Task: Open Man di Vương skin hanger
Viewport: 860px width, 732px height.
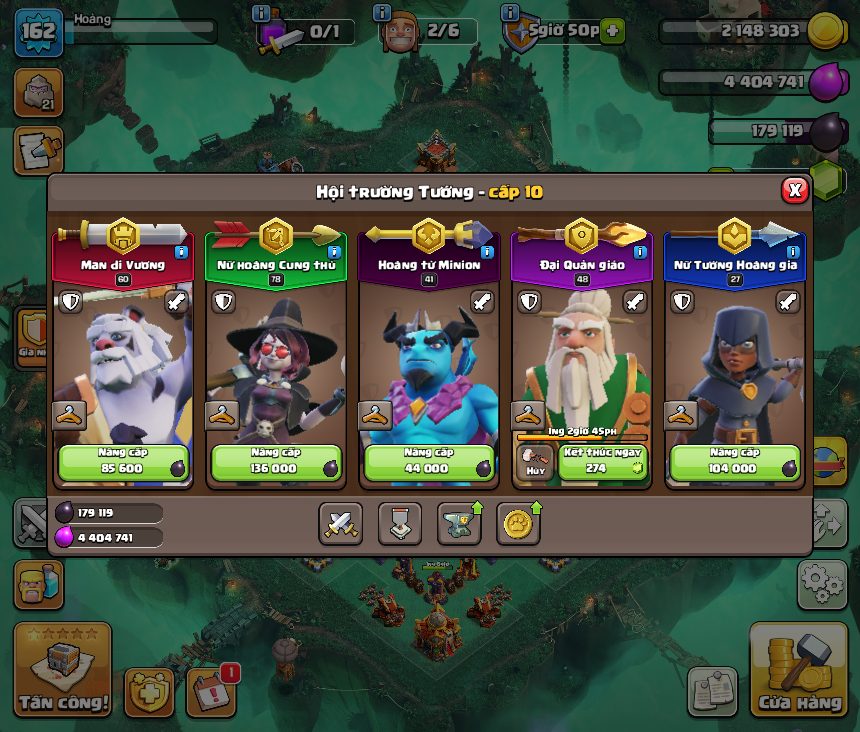Action: pos(69,414)
